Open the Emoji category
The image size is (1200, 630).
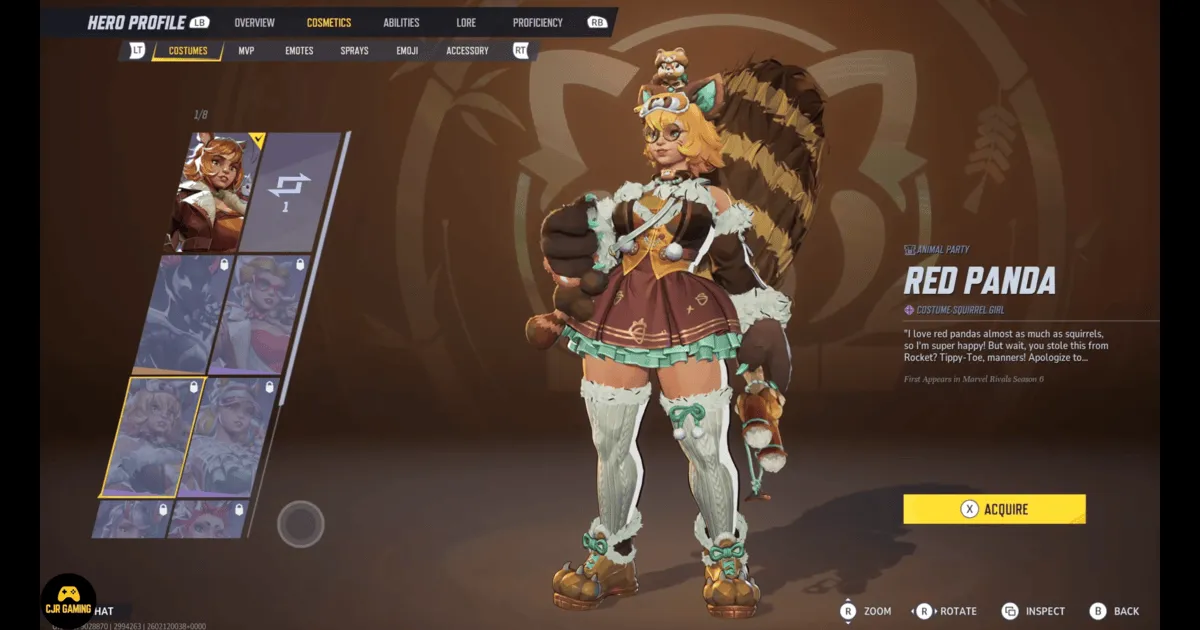407,50
